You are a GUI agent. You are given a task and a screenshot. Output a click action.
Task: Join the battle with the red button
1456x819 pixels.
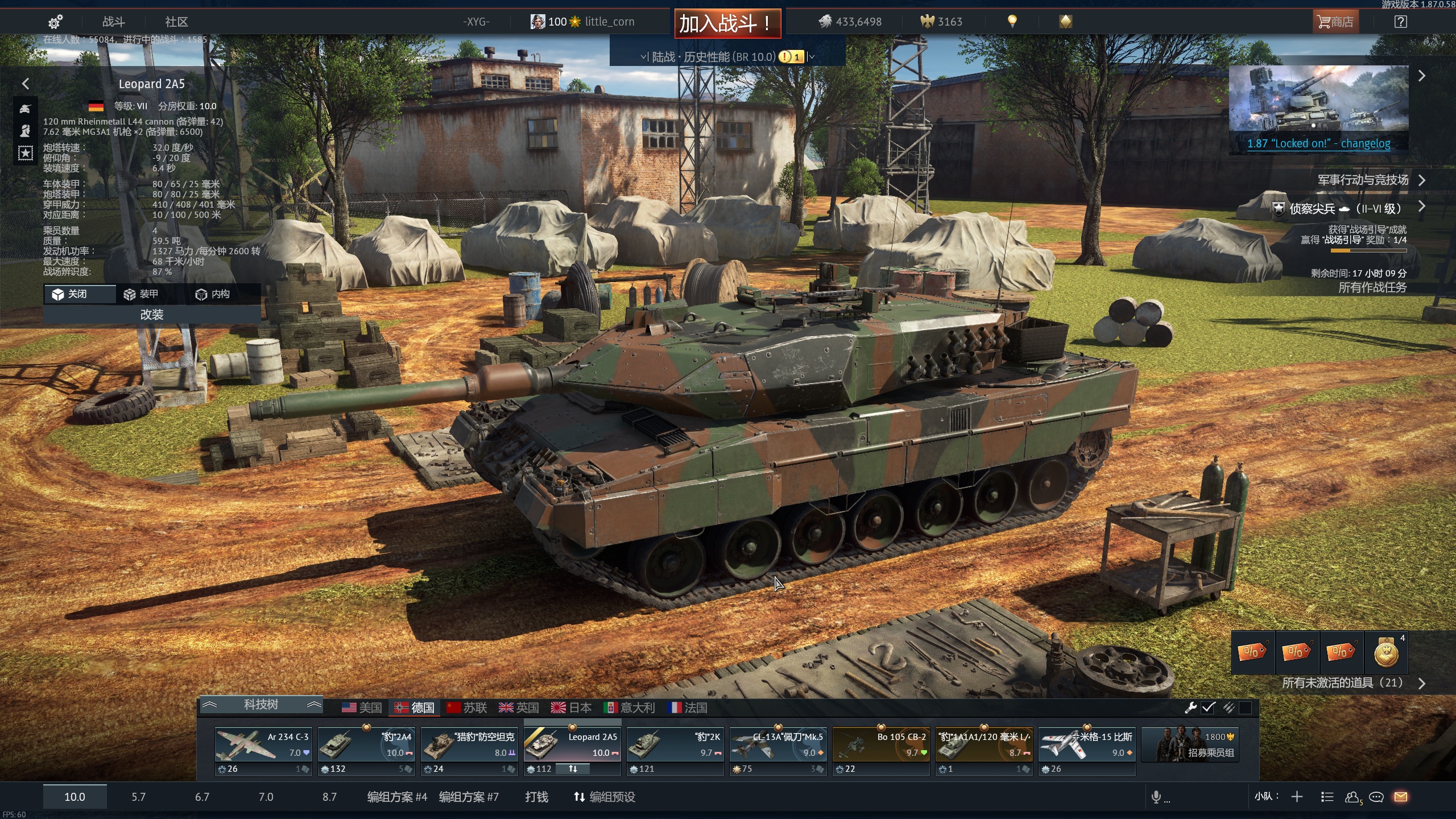tap(727, 23)
